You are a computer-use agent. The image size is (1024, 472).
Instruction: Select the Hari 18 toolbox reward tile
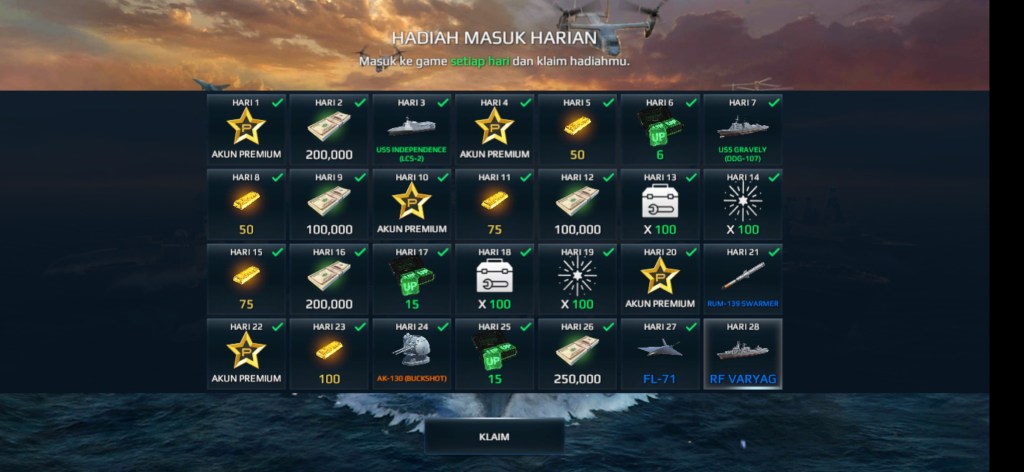pos(494,279)
